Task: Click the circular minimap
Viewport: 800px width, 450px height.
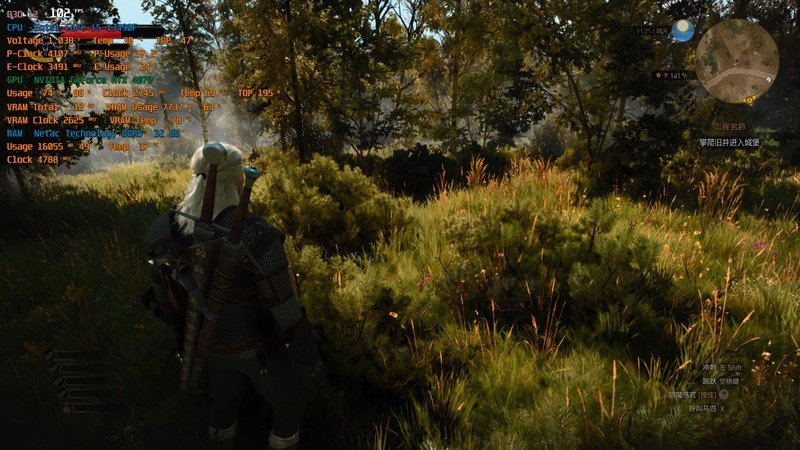Action: tap(737, 61)
